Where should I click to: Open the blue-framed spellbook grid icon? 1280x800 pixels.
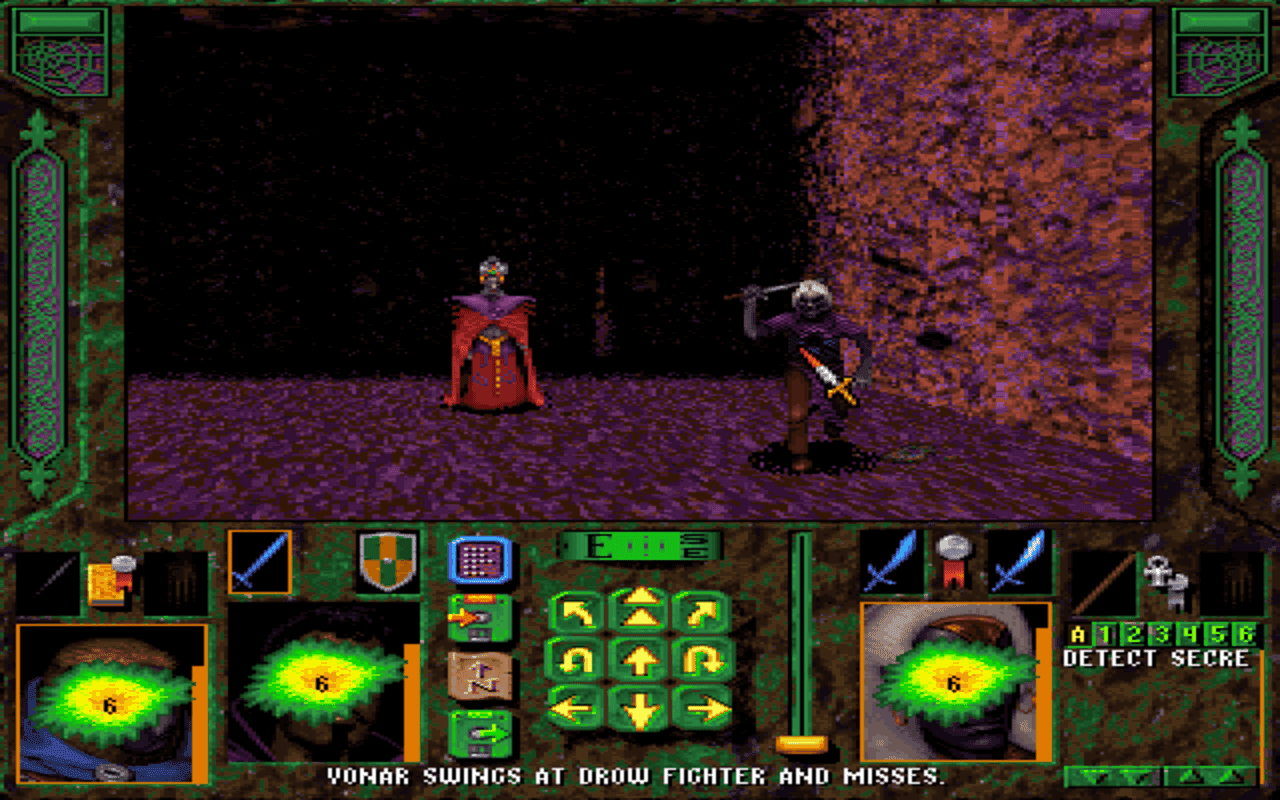point(480,557)
